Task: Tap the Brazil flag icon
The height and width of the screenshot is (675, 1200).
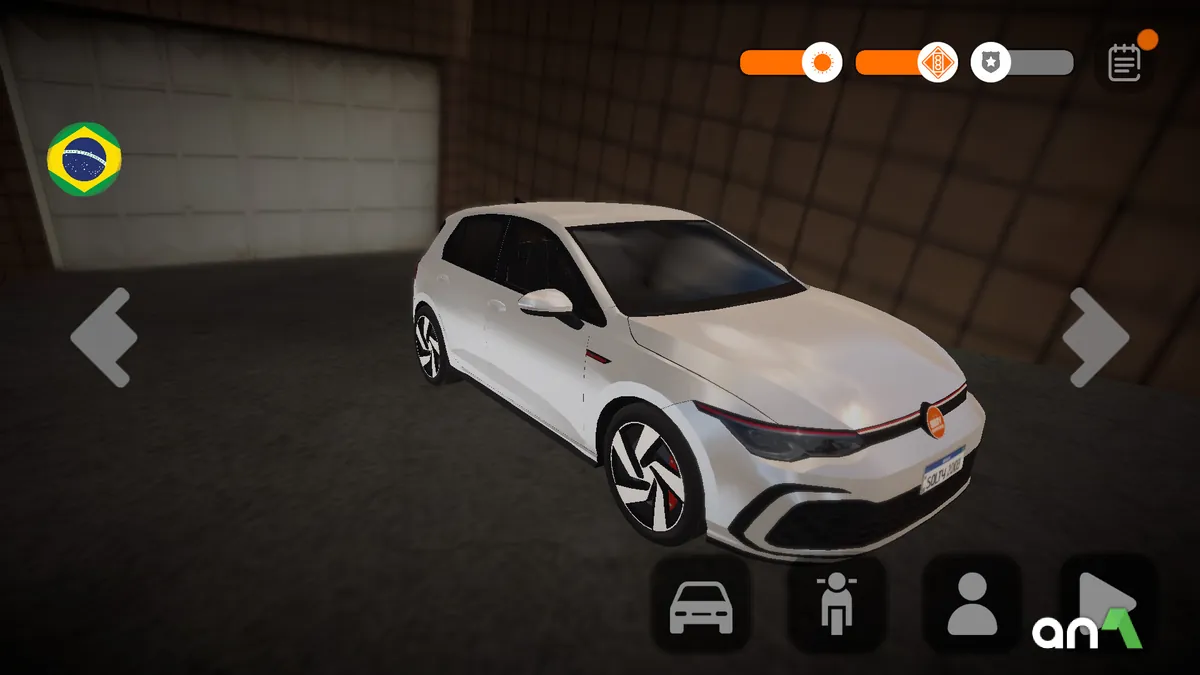Action: [84, 159]
